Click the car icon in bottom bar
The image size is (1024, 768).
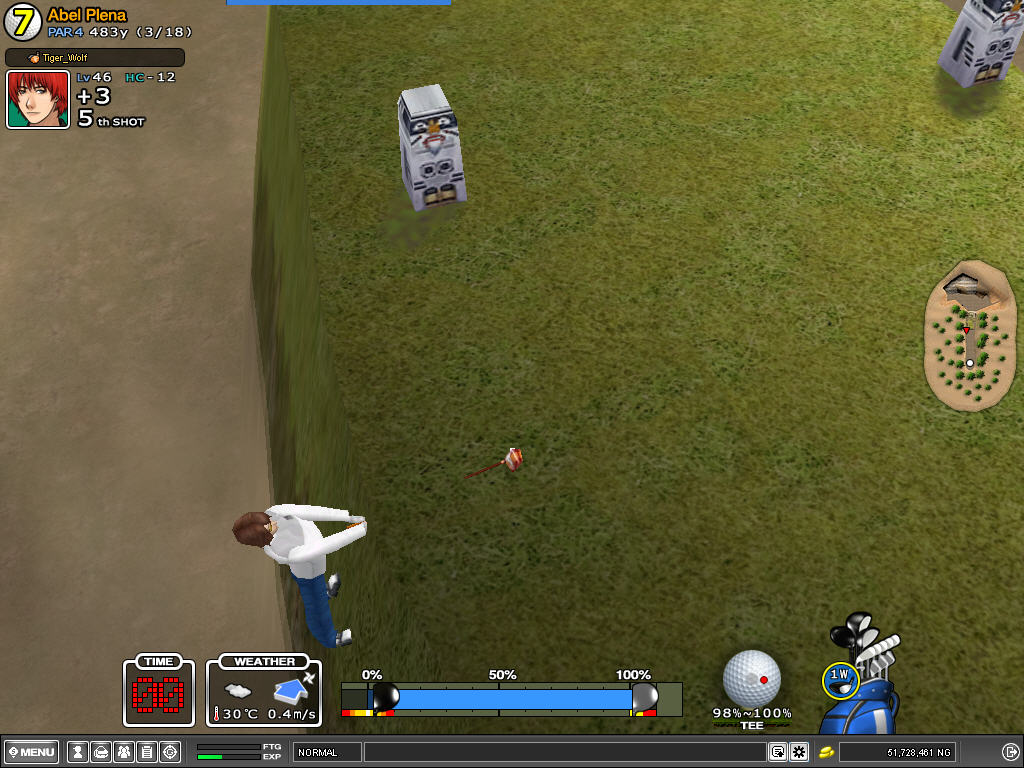coord(100,752)
